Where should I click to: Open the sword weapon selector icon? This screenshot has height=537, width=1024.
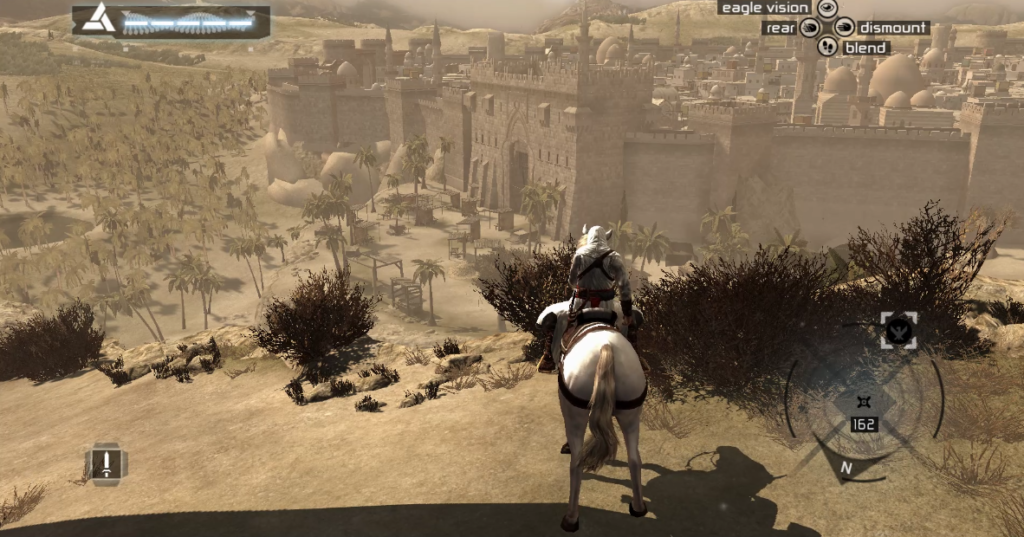click(106, 463)
